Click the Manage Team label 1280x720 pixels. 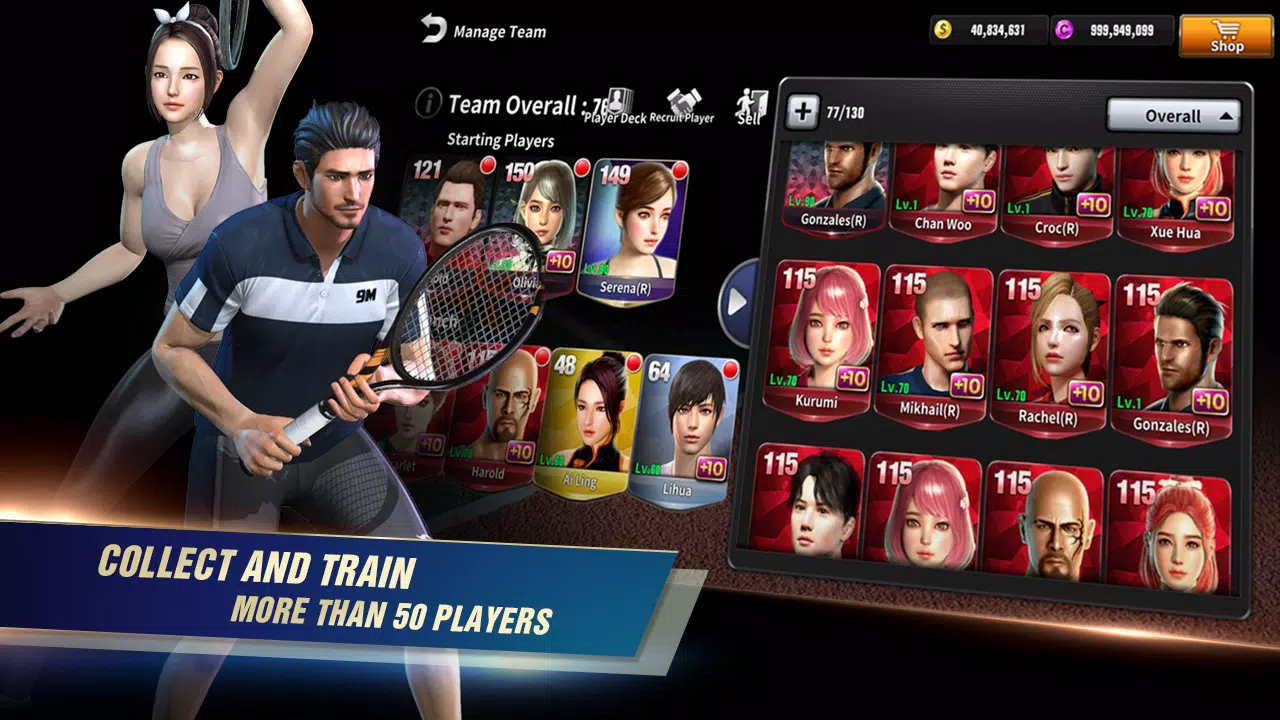click(499, 31)
